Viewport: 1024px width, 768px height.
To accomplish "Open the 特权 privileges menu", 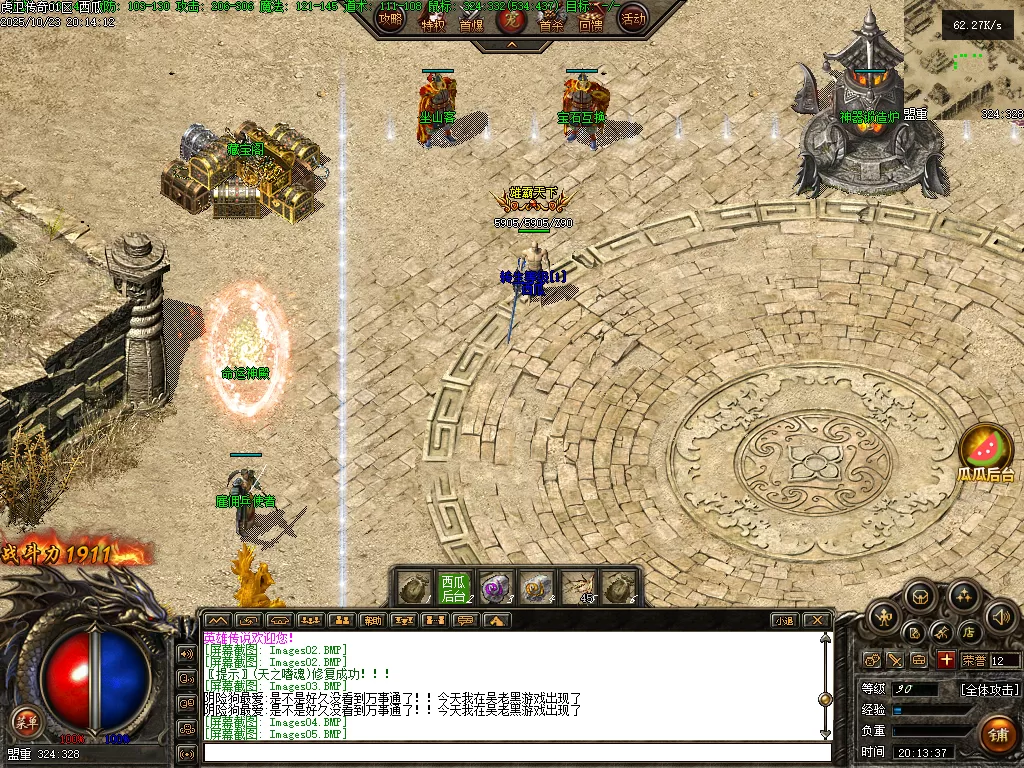I will [432, 20].
